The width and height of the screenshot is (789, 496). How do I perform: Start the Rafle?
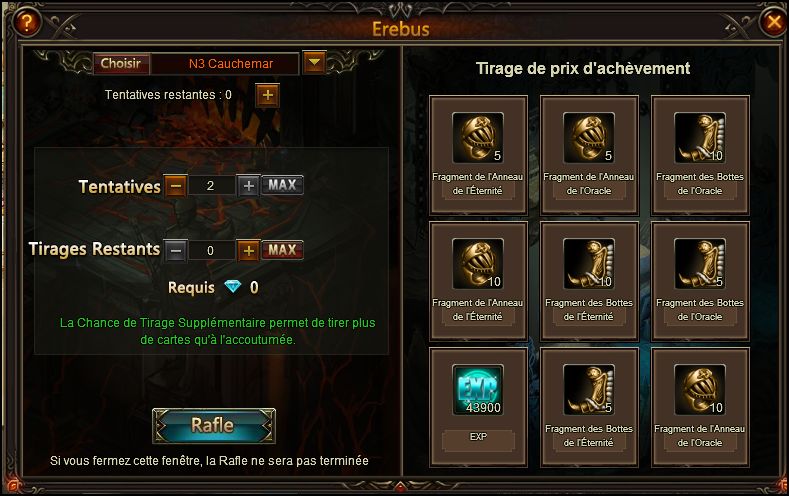point(213,425)
